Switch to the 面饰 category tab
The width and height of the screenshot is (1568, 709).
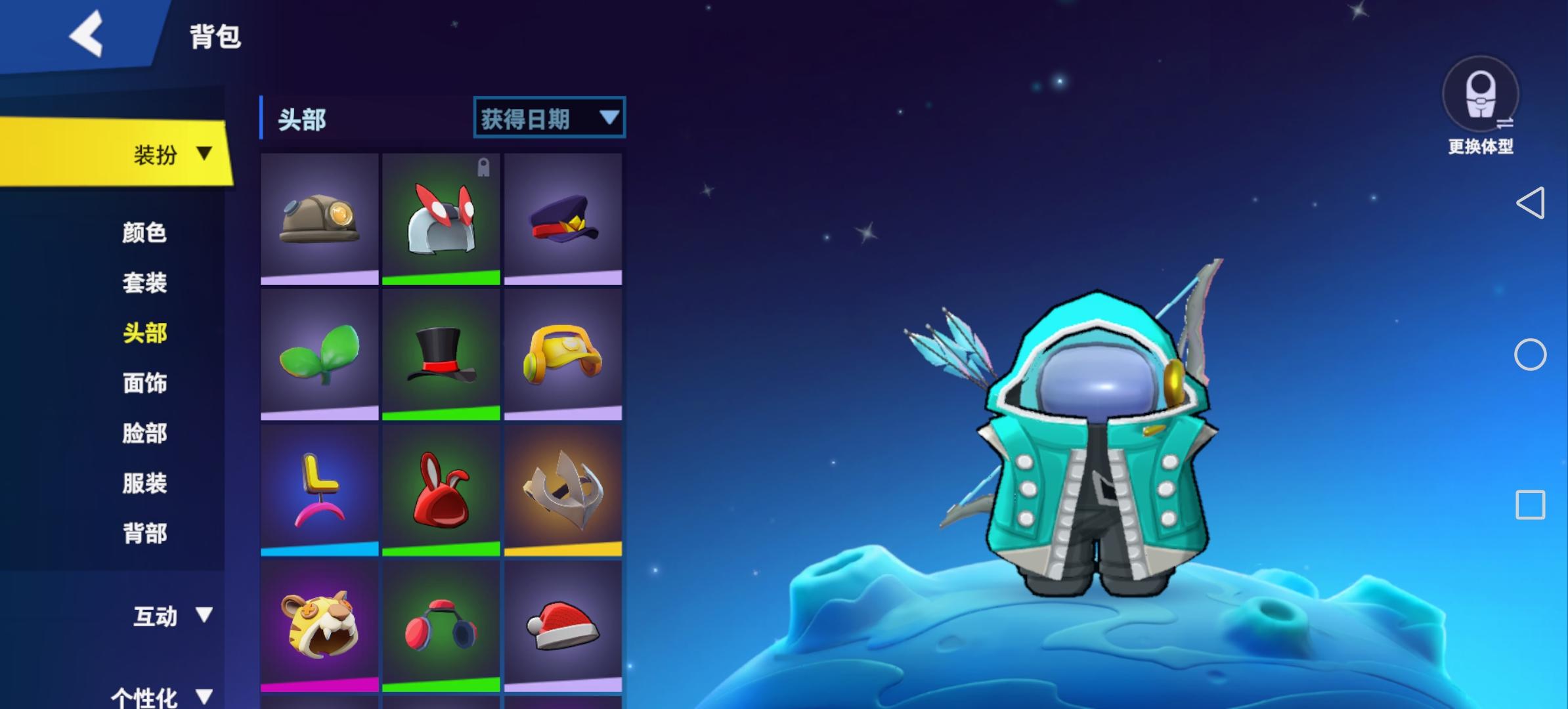click(146, 383)
